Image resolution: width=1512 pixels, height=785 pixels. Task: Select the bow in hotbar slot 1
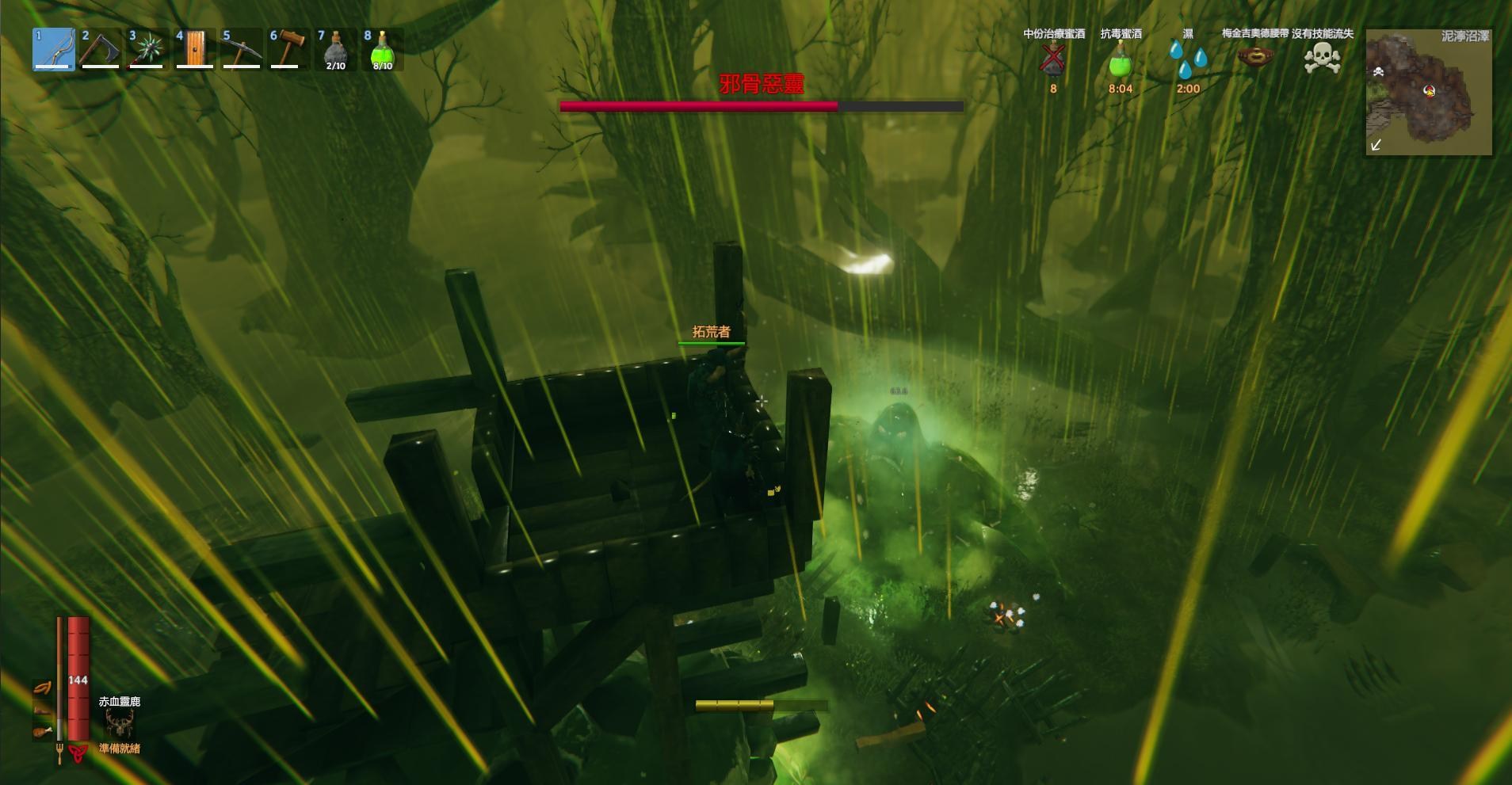54,49
